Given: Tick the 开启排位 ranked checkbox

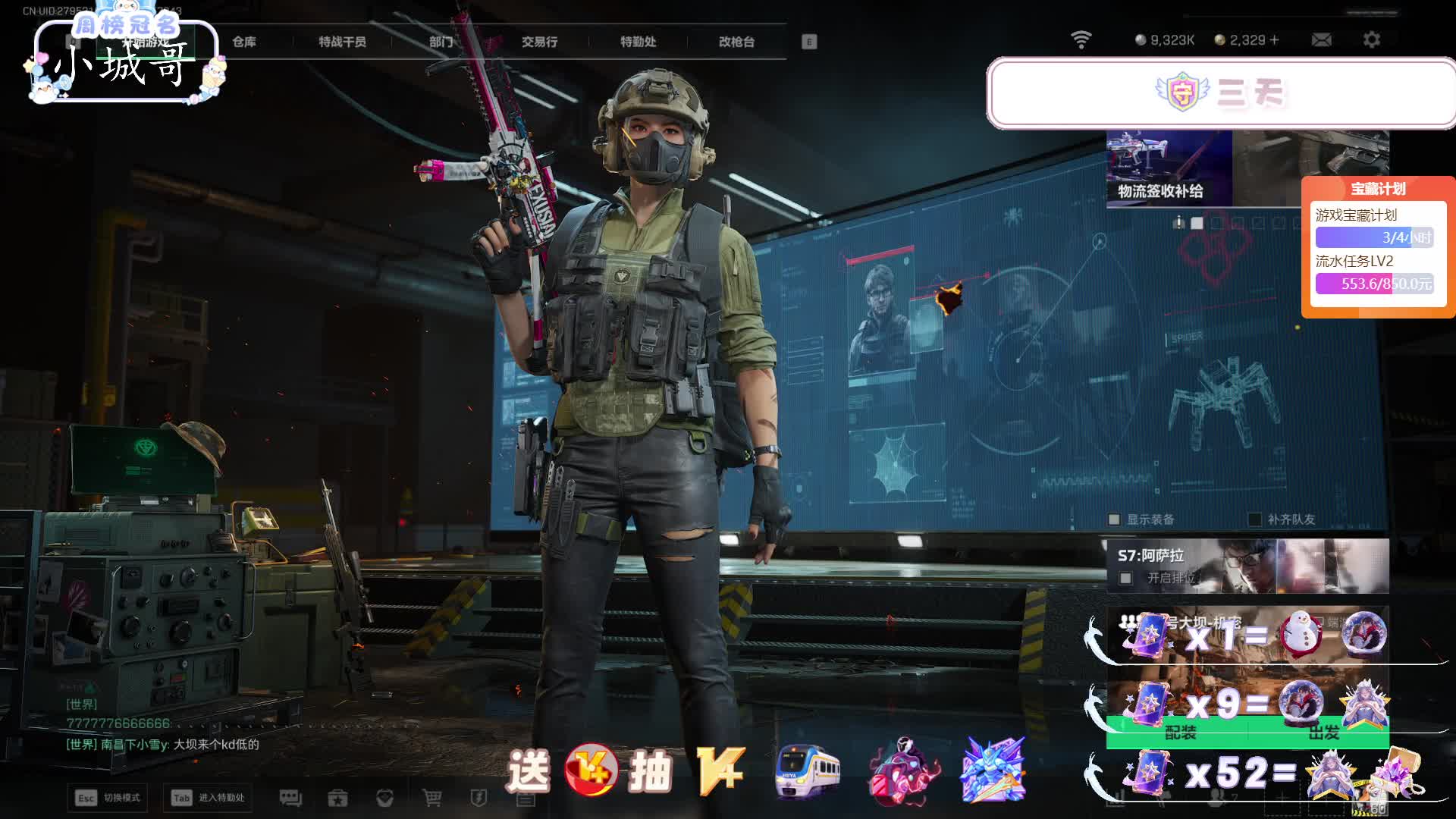Looking at the screenshot, I should pyautogui.click(x=1126, y=579).
